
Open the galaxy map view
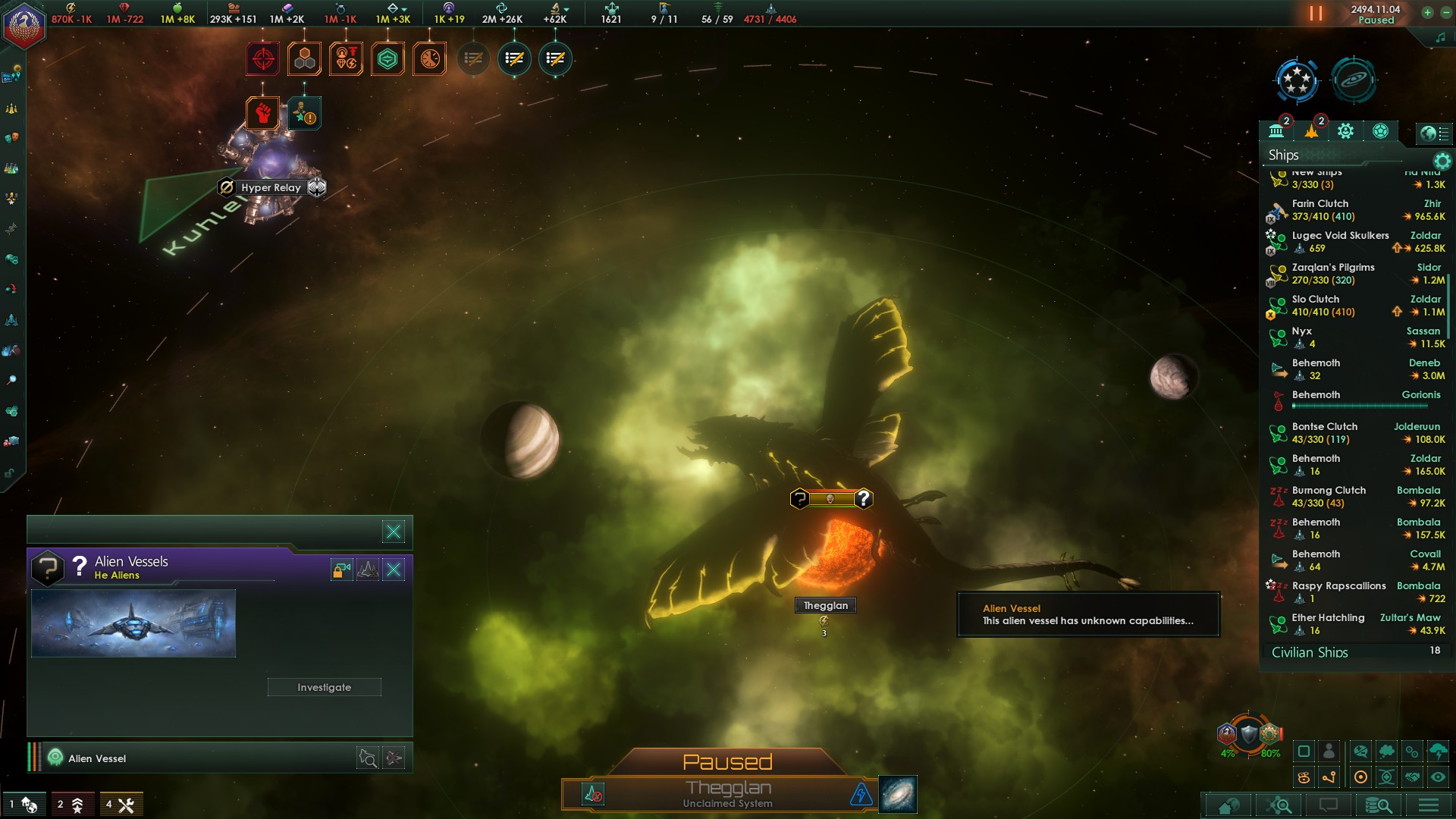coord(898,794)
